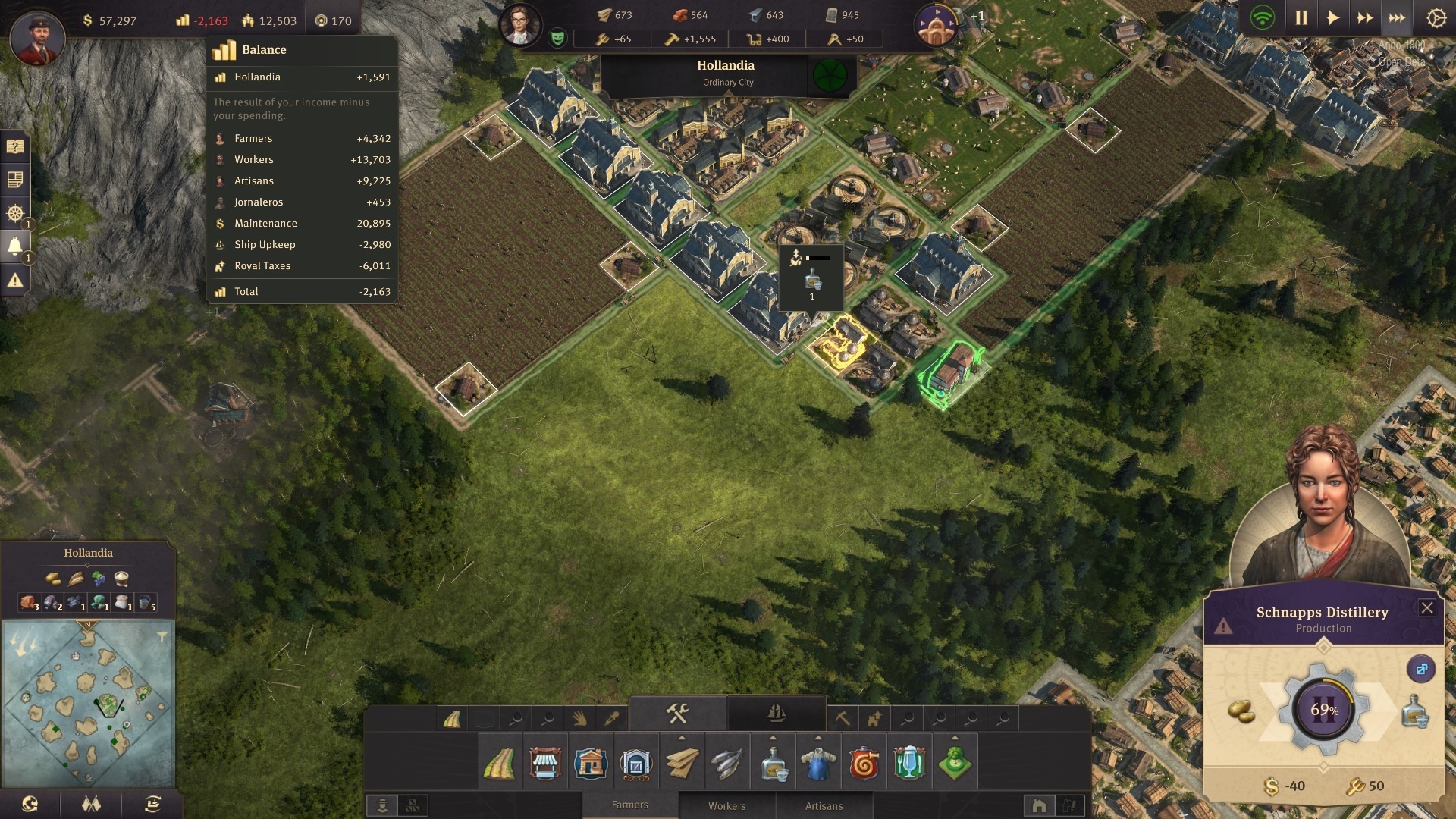The width and height of the screenshot is (1456, 819).
Task: Open the bell notifications panel
Action: pyautogui.click(x=15, y=246)
